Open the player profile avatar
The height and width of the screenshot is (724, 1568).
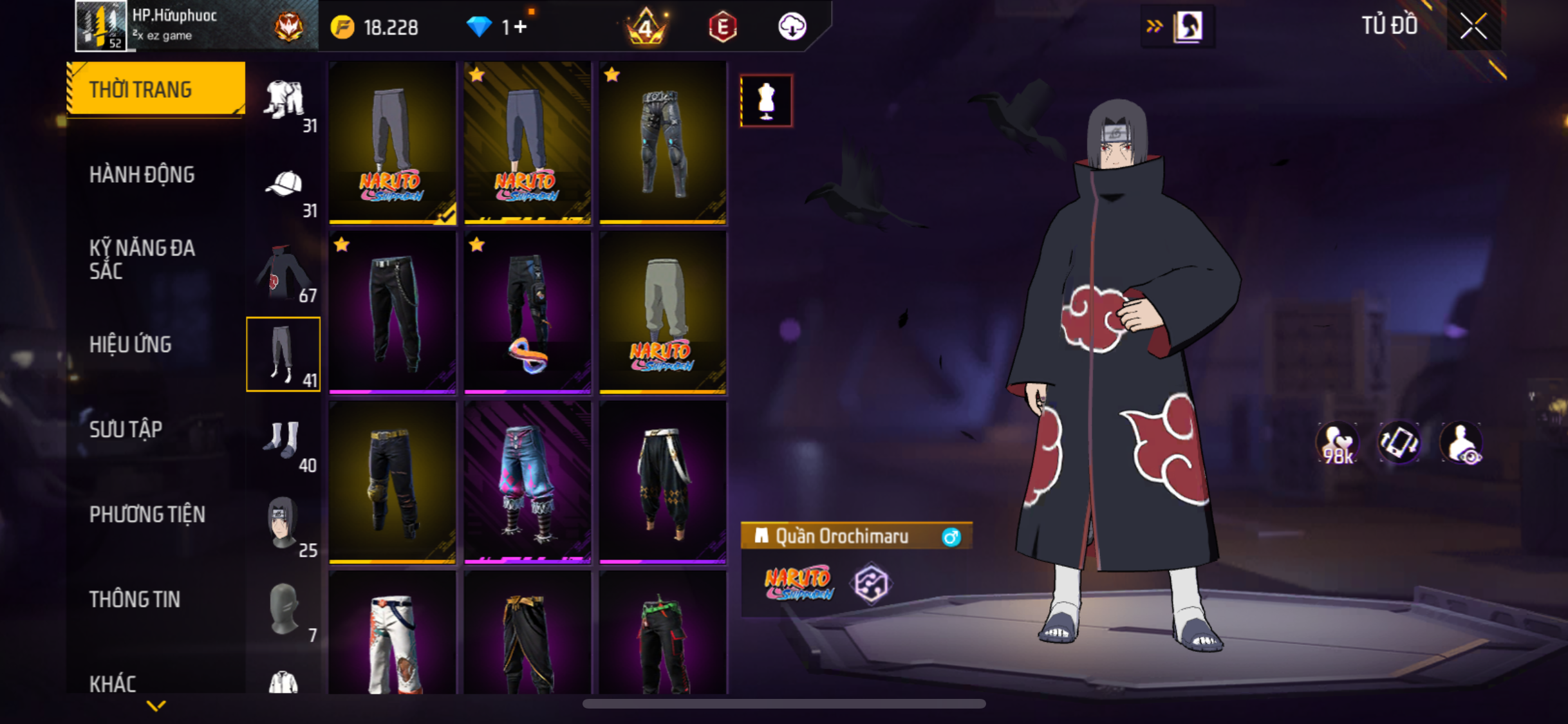coord(100,26)
